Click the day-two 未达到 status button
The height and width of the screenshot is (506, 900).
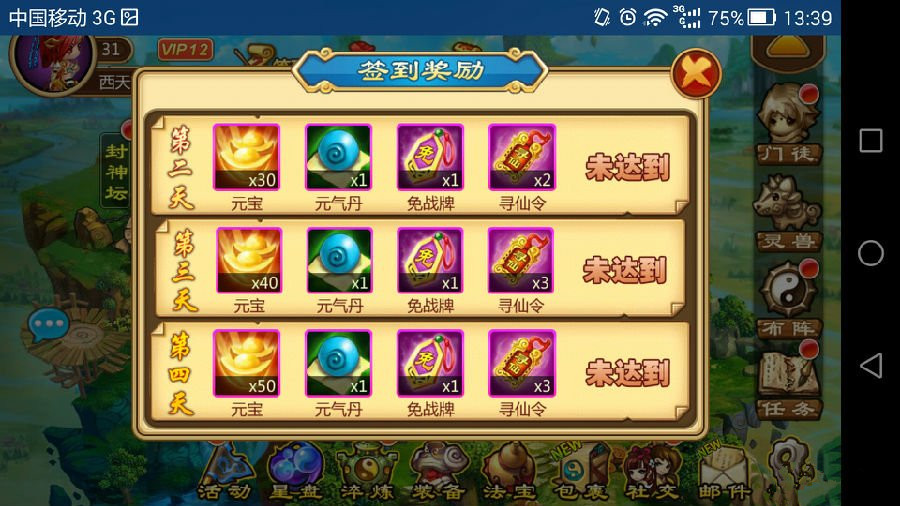coord(627,167)
